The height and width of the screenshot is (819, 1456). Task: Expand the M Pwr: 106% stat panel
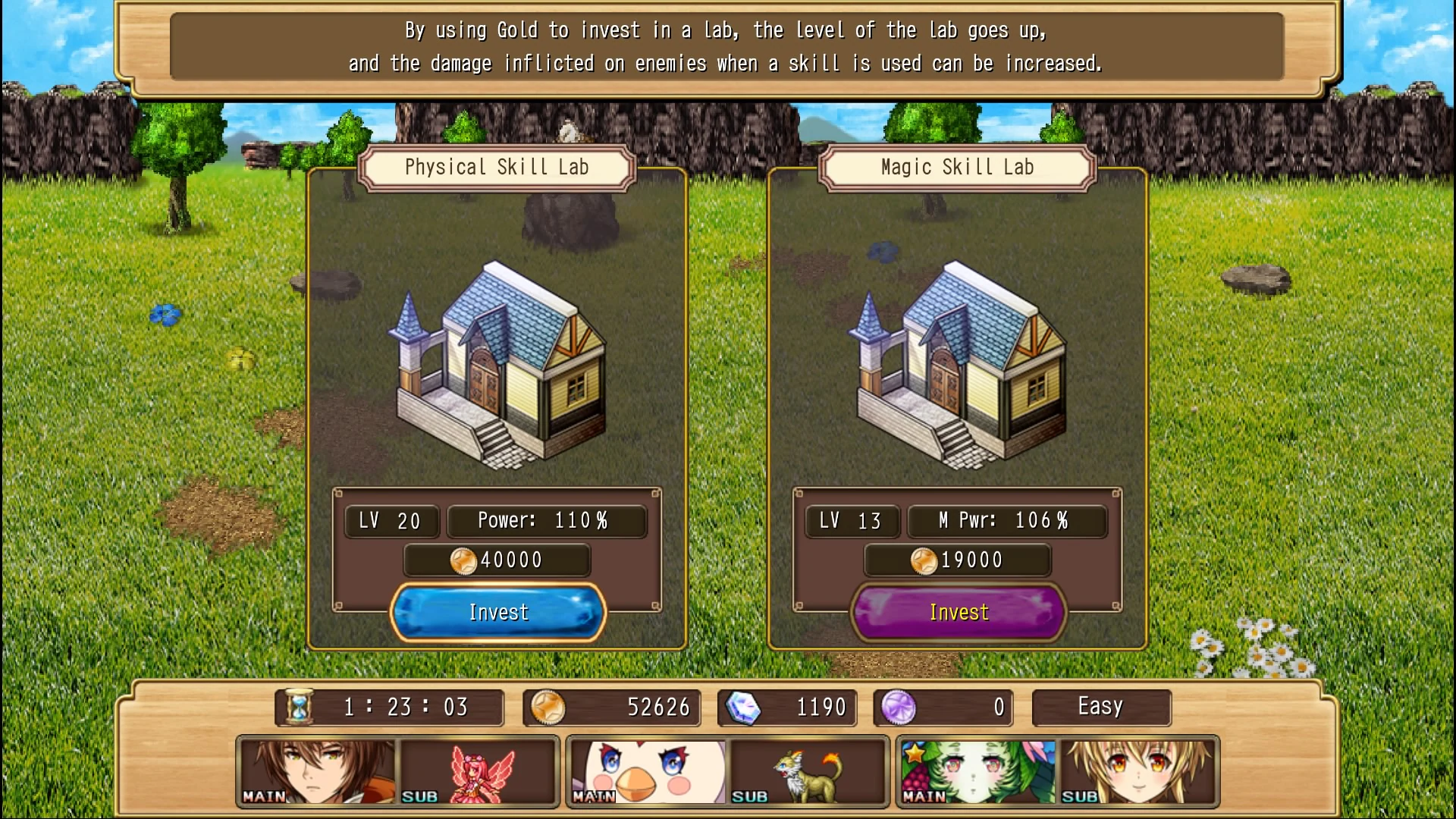[x=1007, y=520]
